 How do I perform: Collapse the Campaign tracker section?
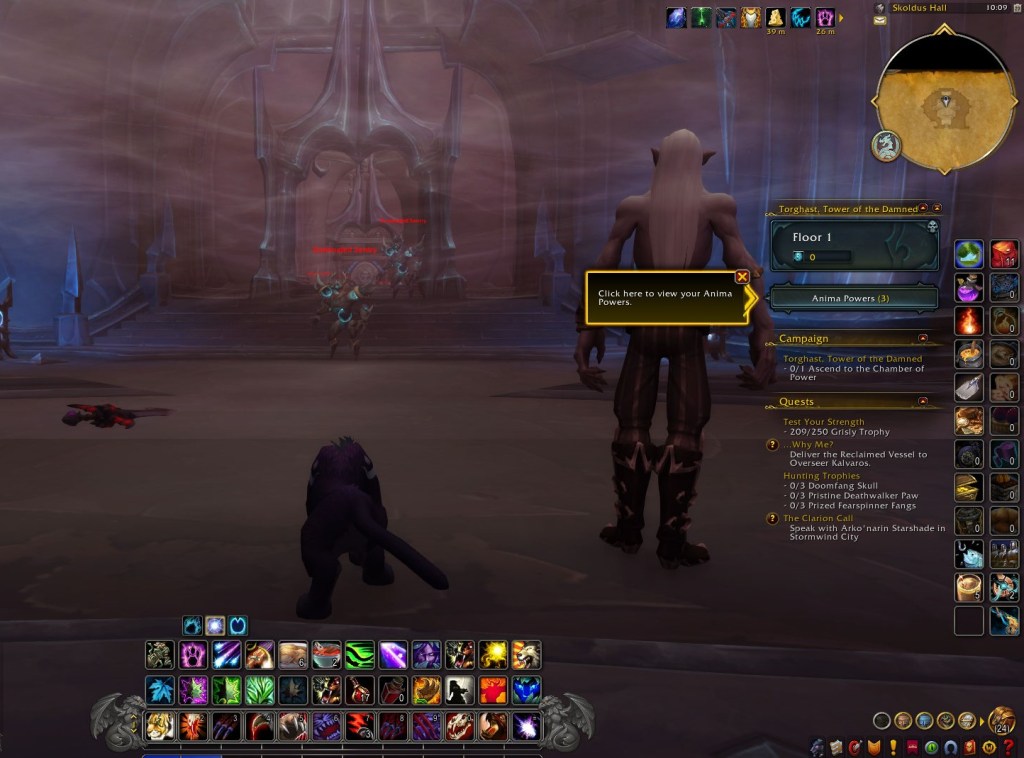pyautogui.click(x=922, y=339)
